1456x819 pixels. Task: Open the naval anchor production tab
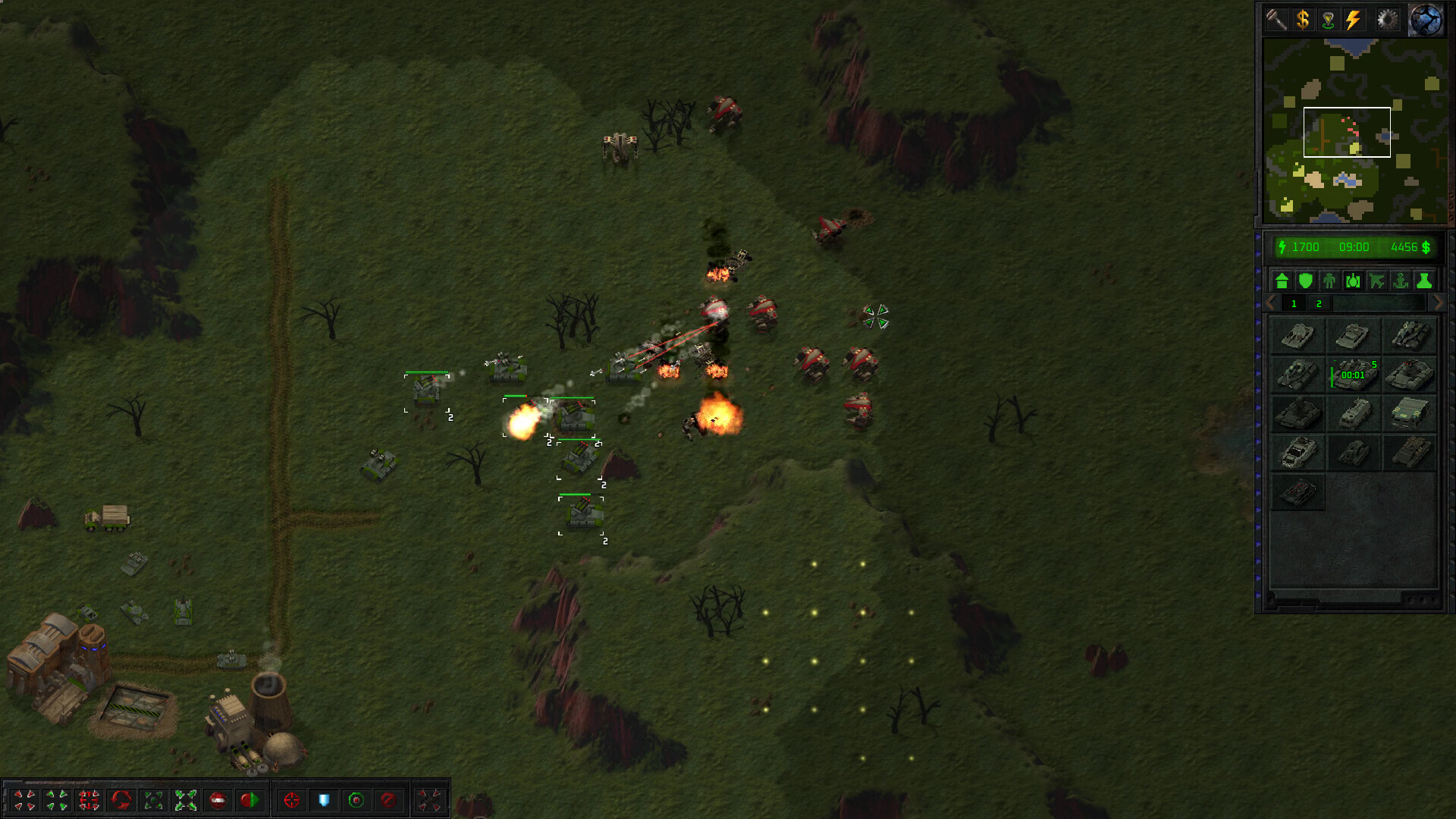click(1401, 281)
